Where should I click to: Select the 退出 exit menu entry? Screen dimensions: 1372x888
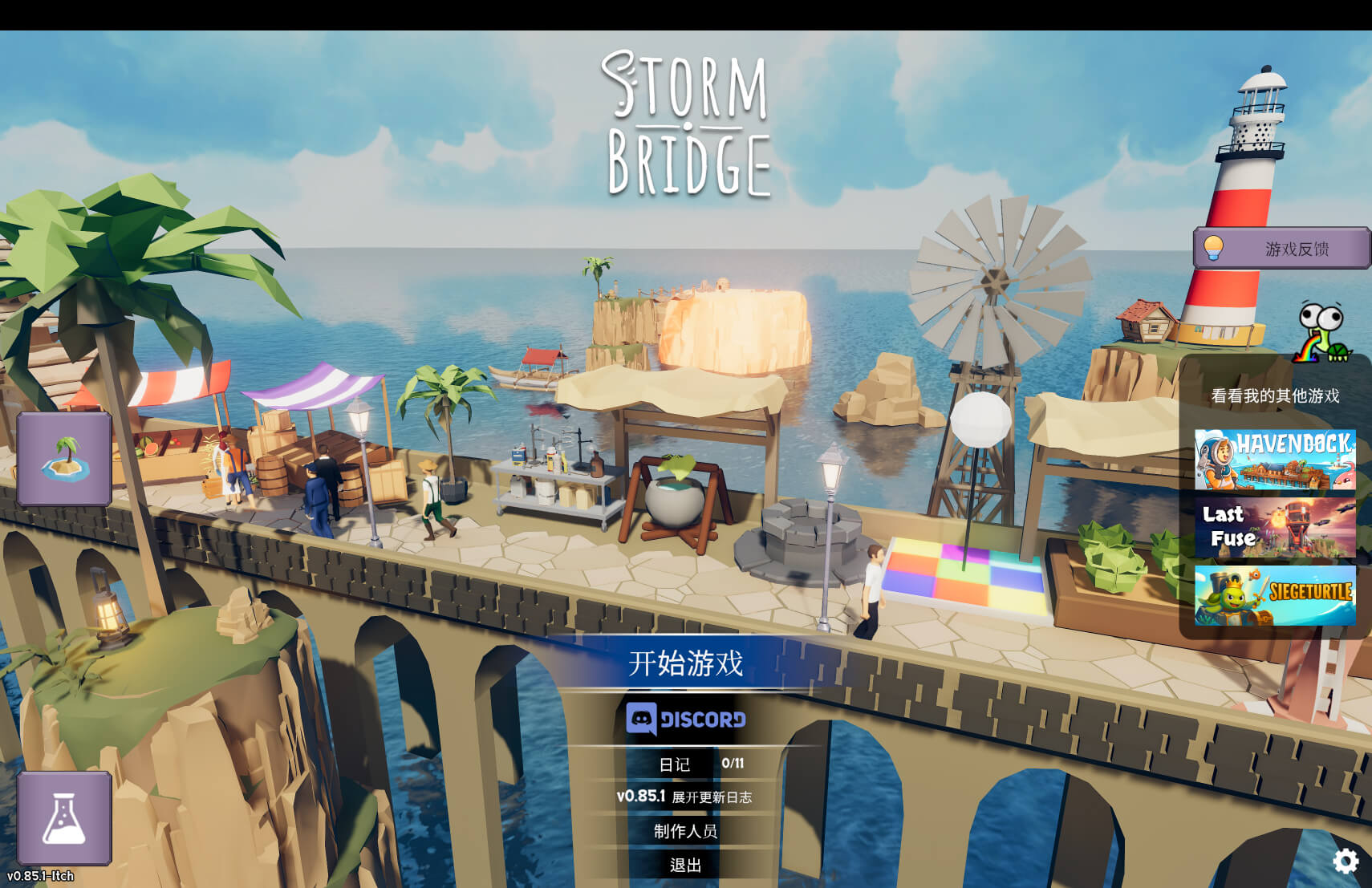pos(684,866)
